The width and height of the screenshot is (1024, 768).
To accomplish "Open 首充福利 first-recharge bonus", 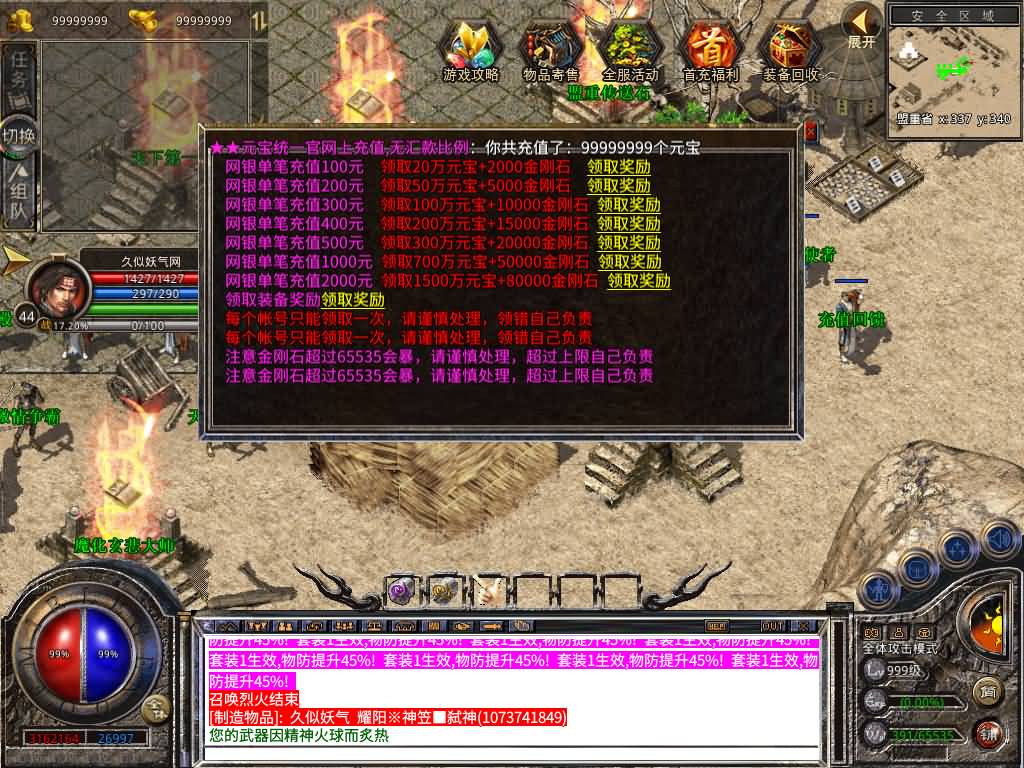I will 710,50.
